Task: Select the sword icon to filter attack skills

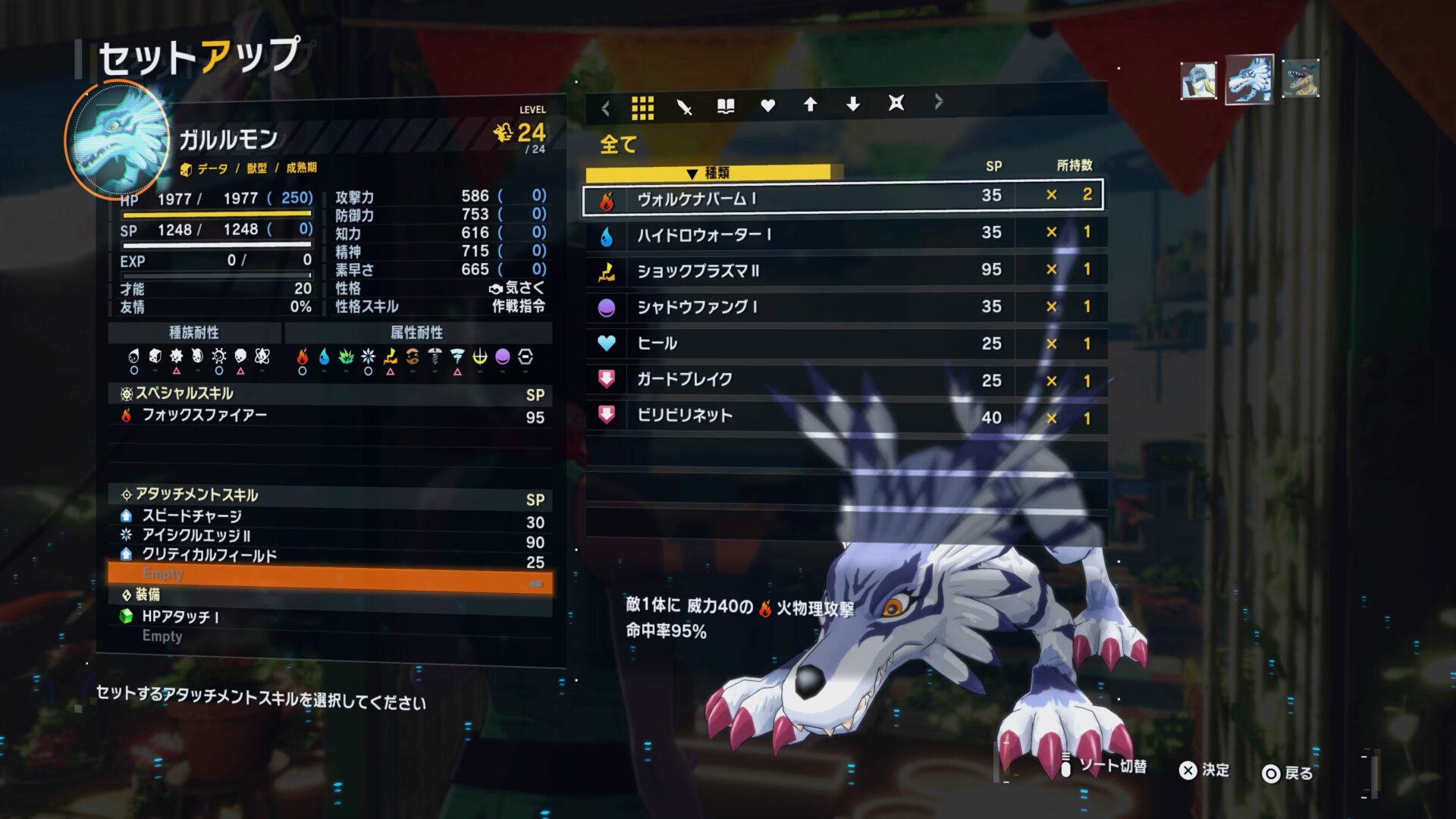Action: point(685,107)
